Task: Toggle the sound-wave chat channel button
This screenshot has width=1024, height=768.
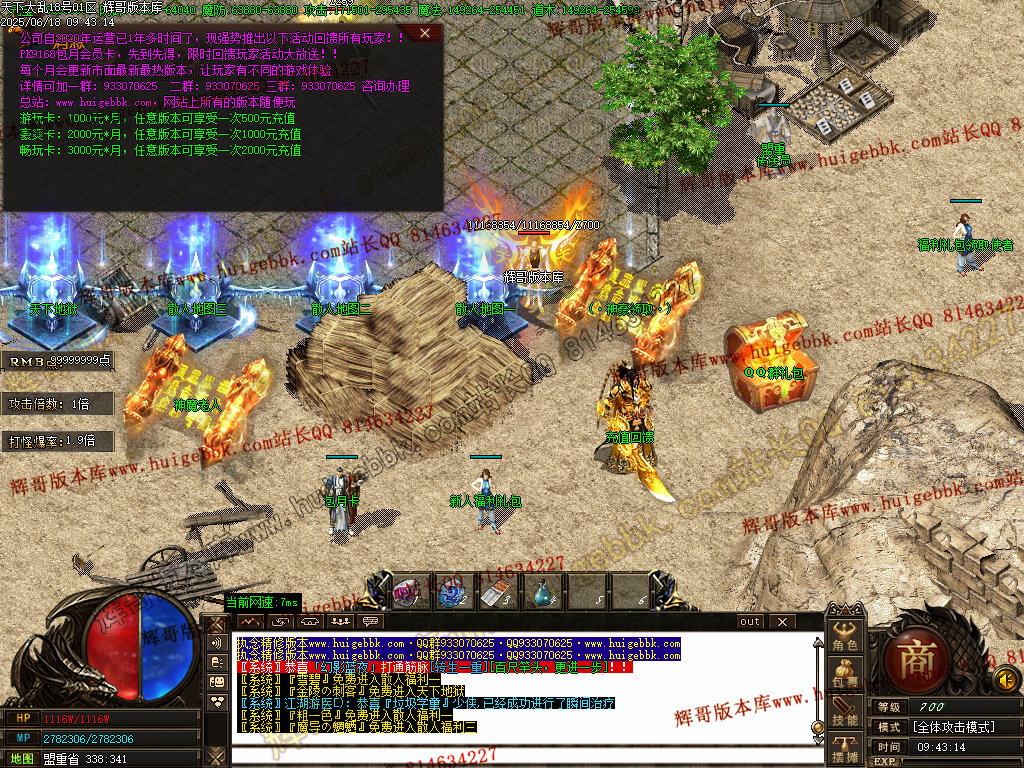Action: [x=217, y=643]
